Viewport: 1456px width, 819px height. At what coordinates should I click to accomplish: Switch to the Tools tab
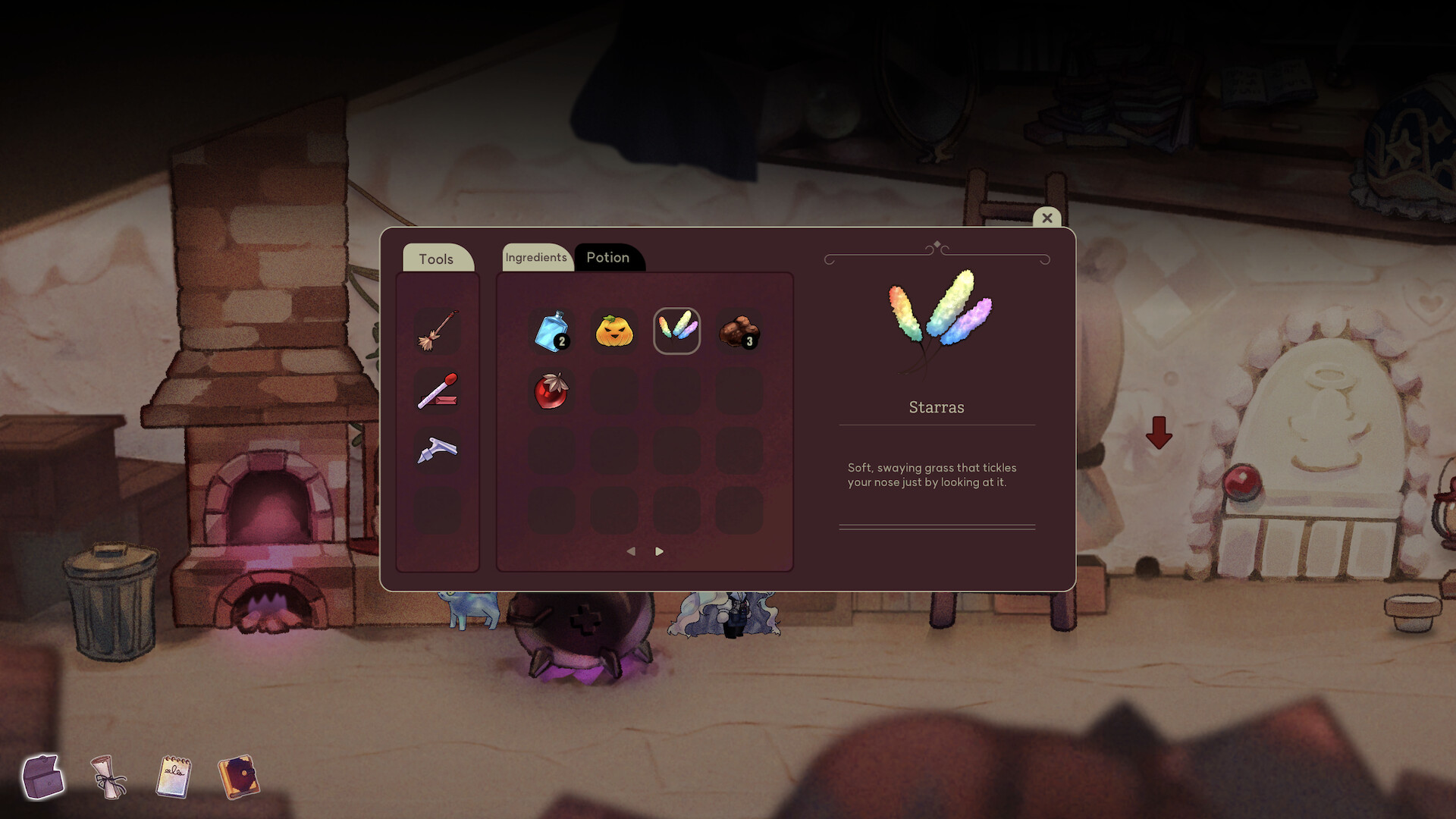(x=437, y=259)
